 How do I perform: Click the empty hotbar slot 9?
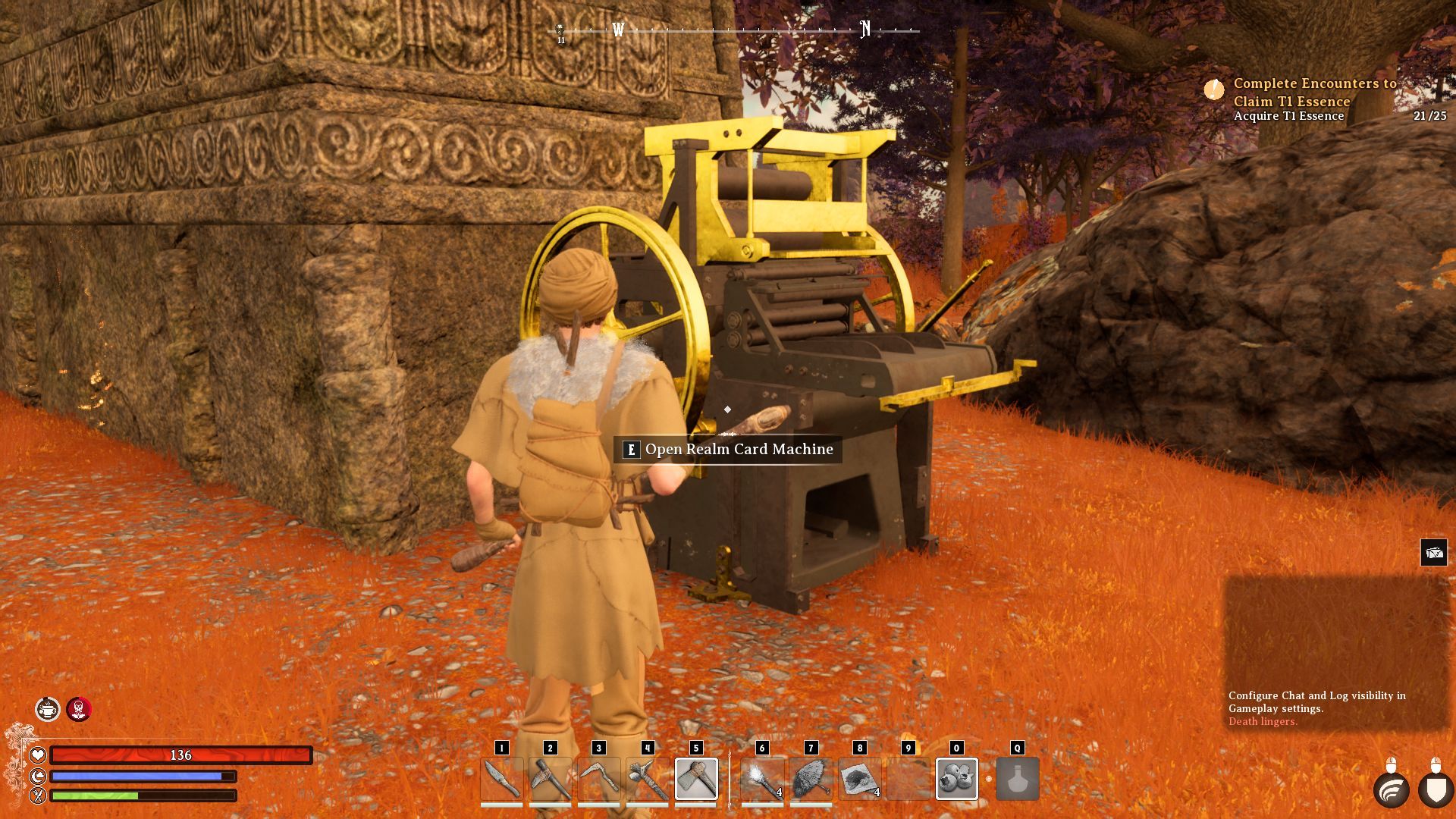tap(908, 778)
